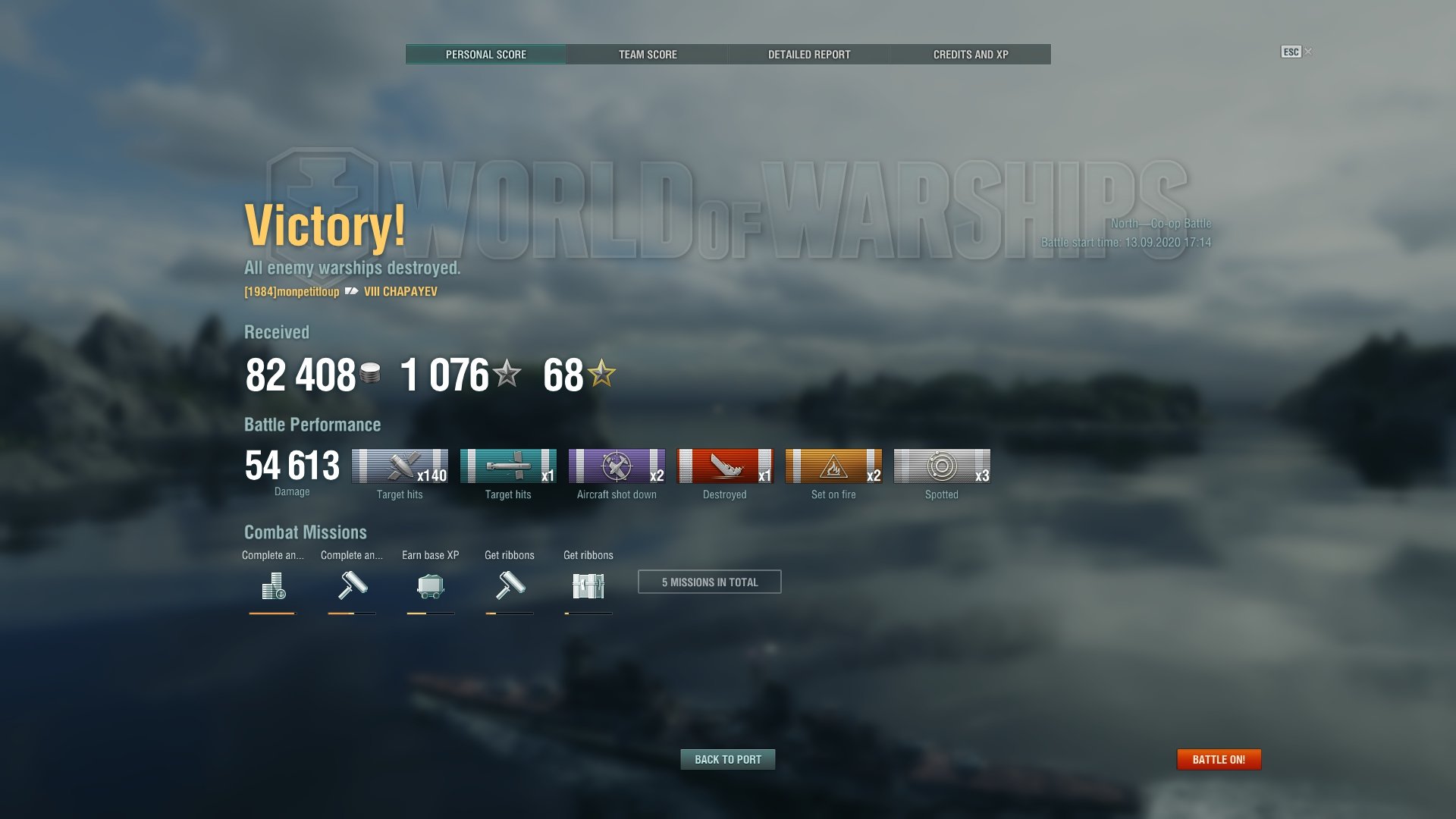Click the Spotted ribbon
The image size is (1456, 819).
coord(942,466)
